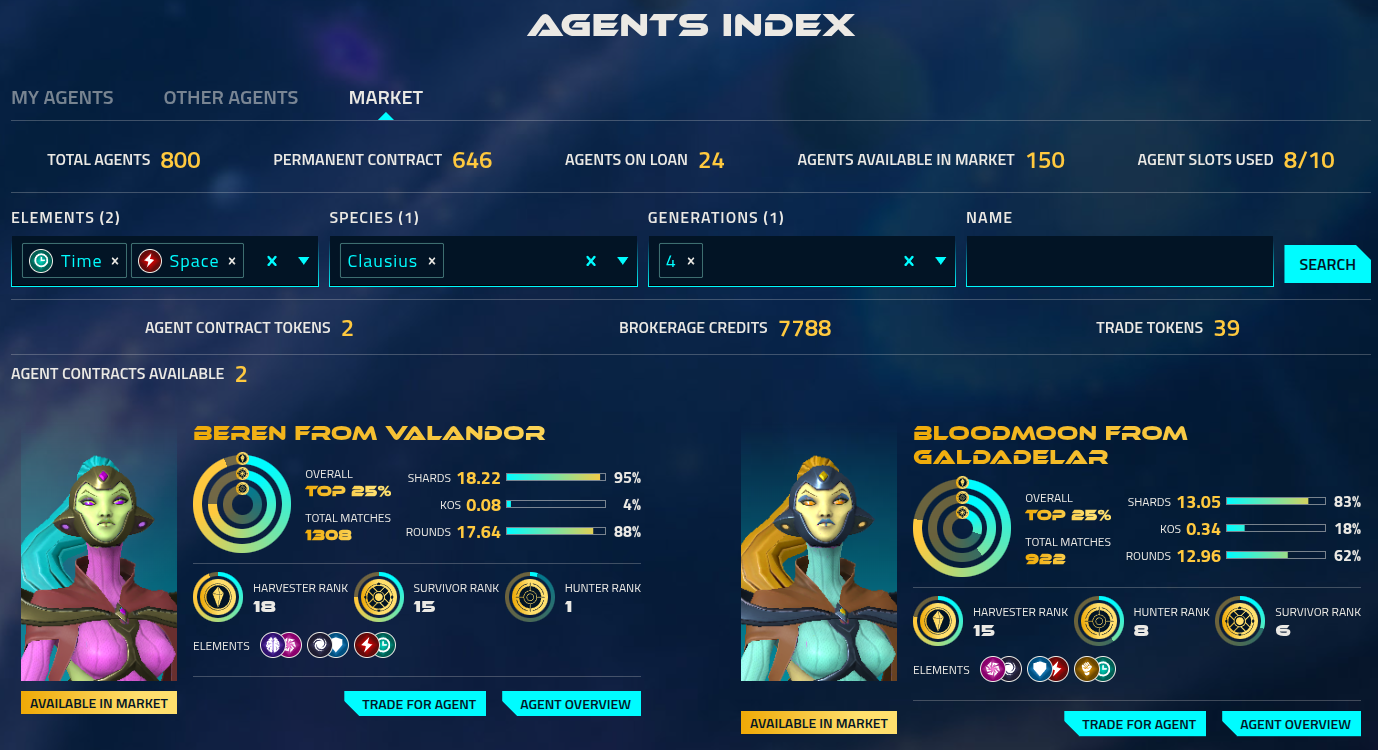
Task: Remove the Clausius species filter tag
Action: coord(431,260)
